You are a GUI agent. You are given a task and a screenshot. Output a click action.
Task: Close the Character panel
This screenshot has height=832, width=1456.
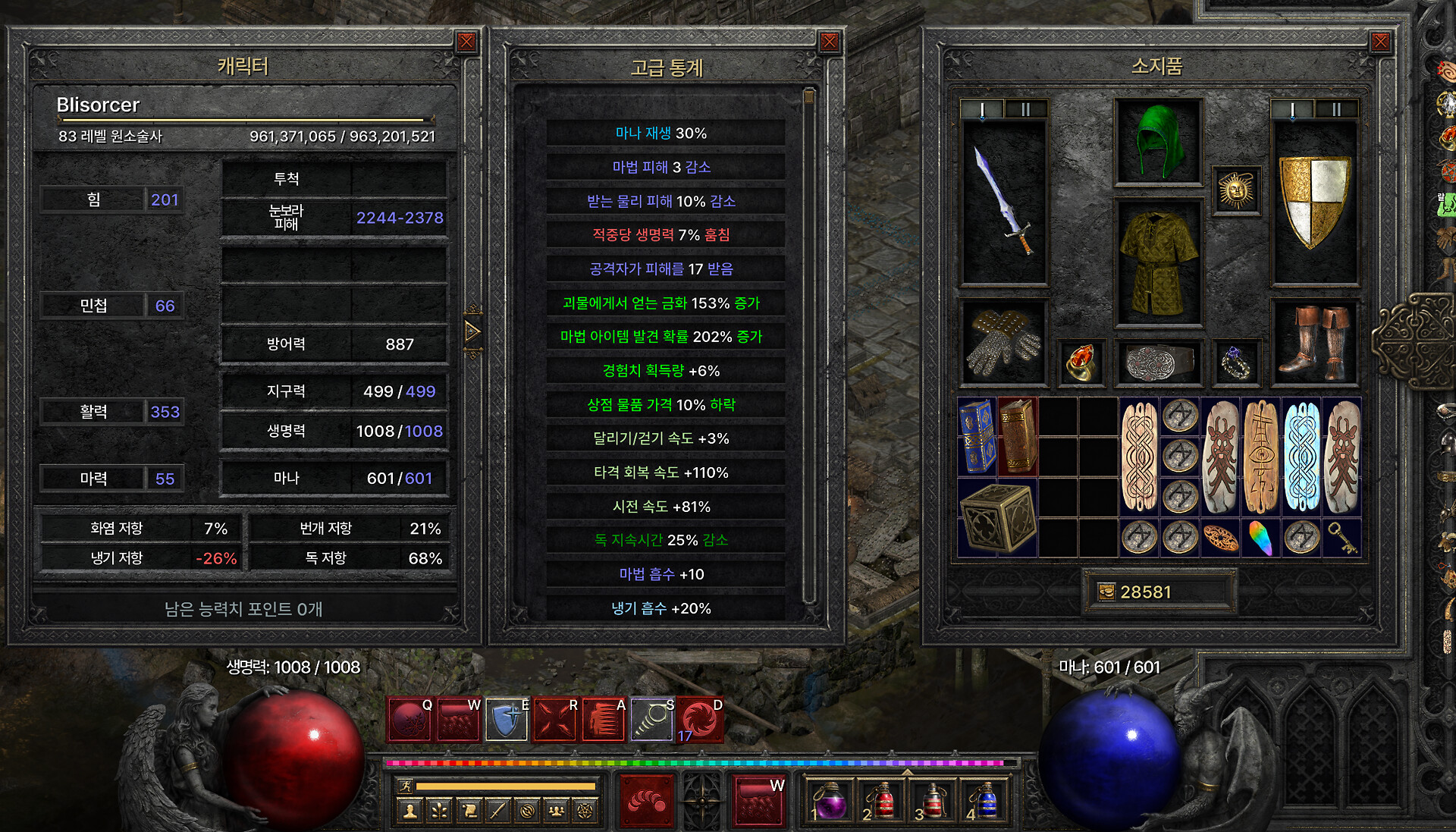(466, 42)
